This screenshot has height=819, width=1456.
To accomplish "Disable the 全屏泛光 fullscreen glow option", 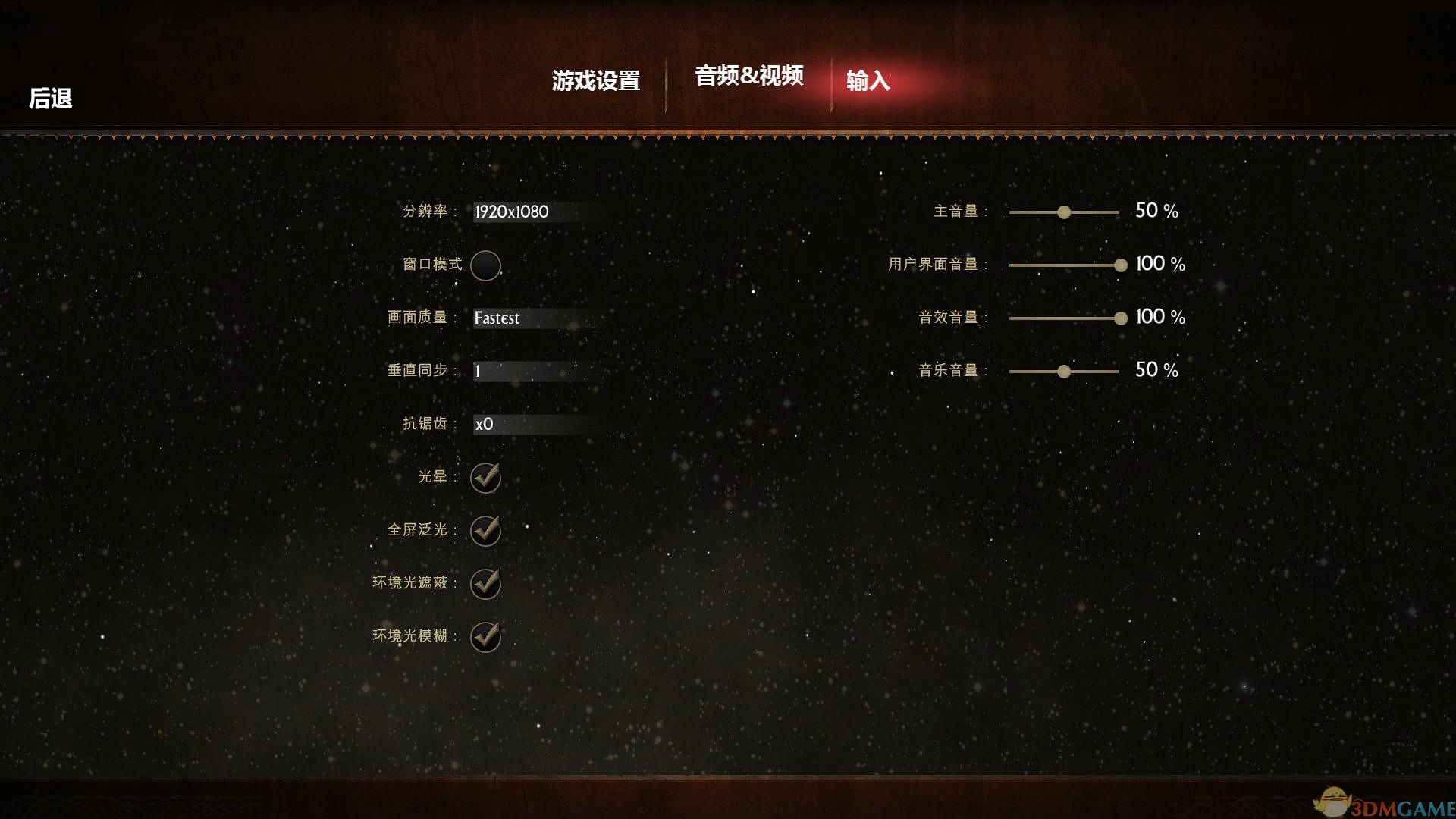I will tap(485, 532).
